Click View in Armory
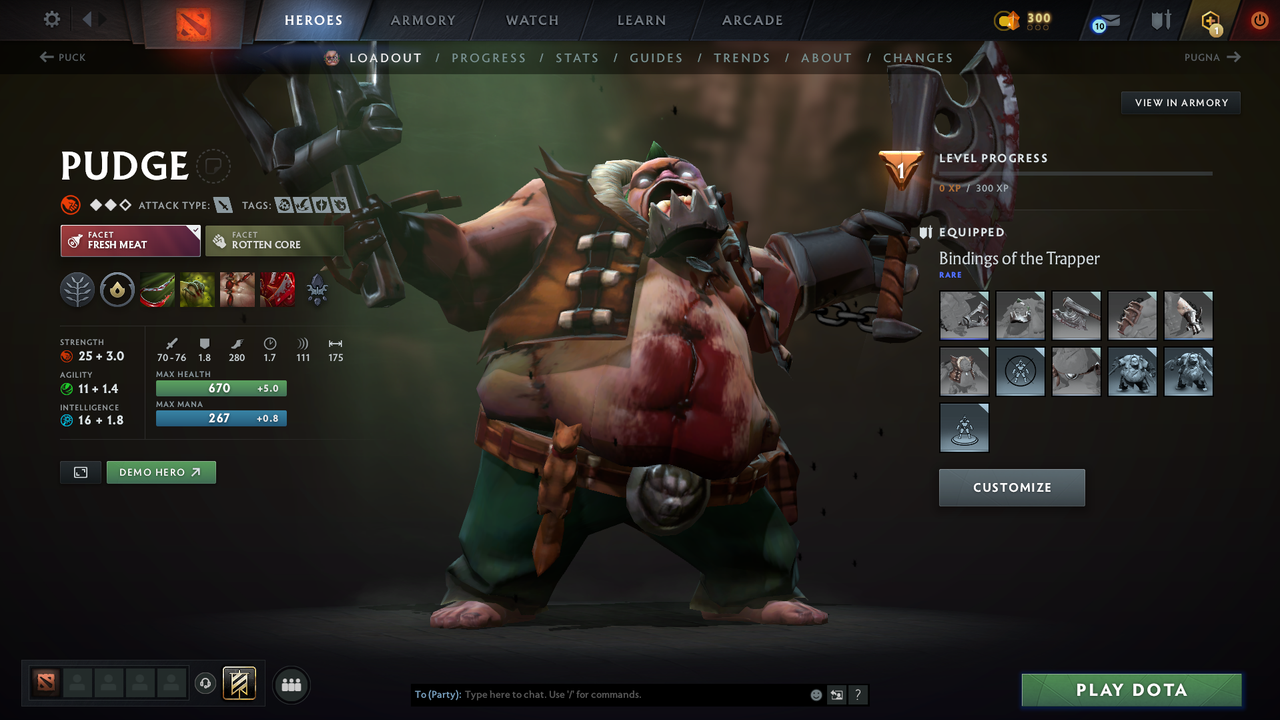The width and height of the screenshot is (1280, 720). pyautogui.click(x=1180, y=102)
